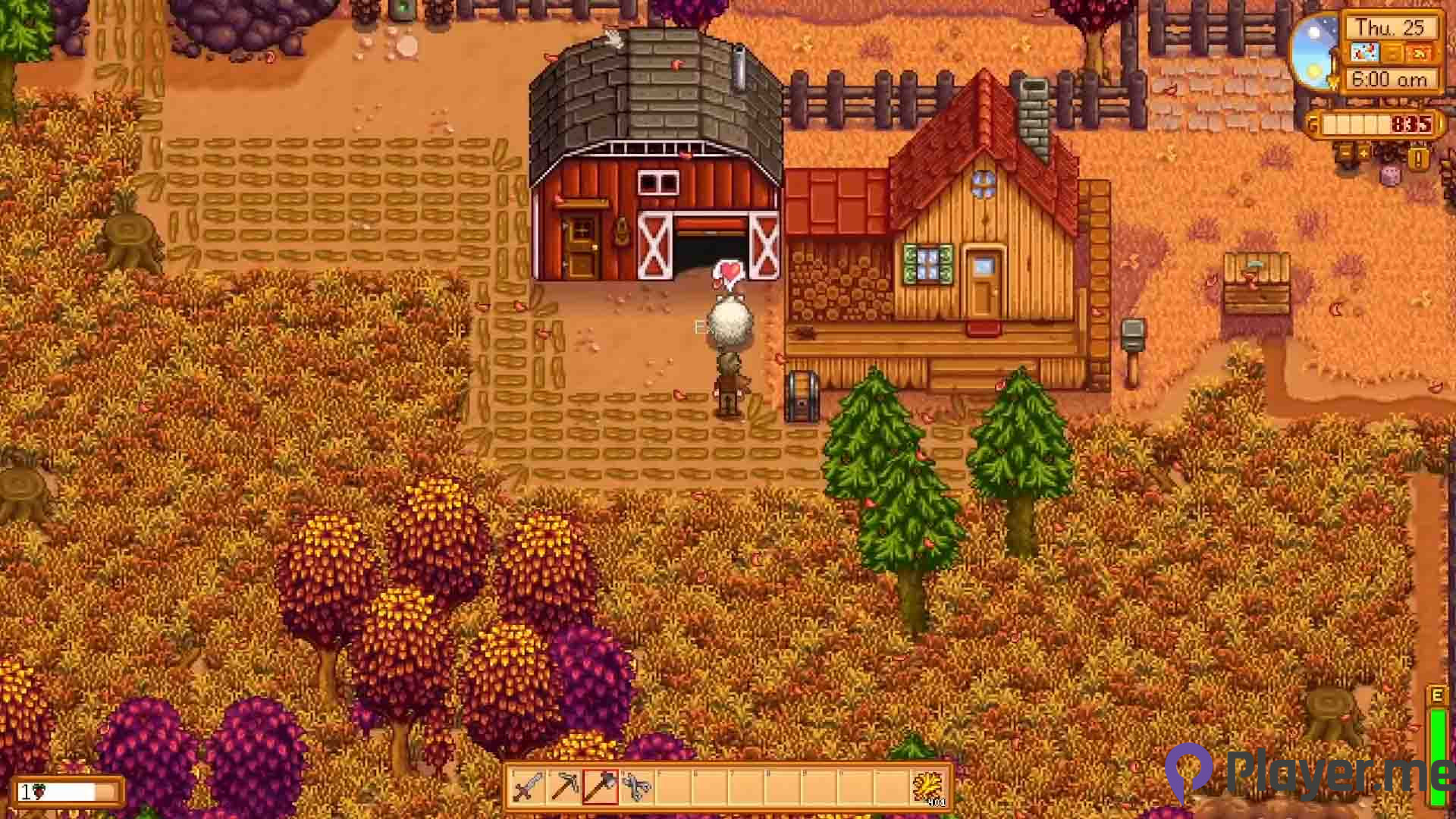Click the Thu. 25 date display
This screenshot has width=1456, height=819.
tap(1391, 29)
